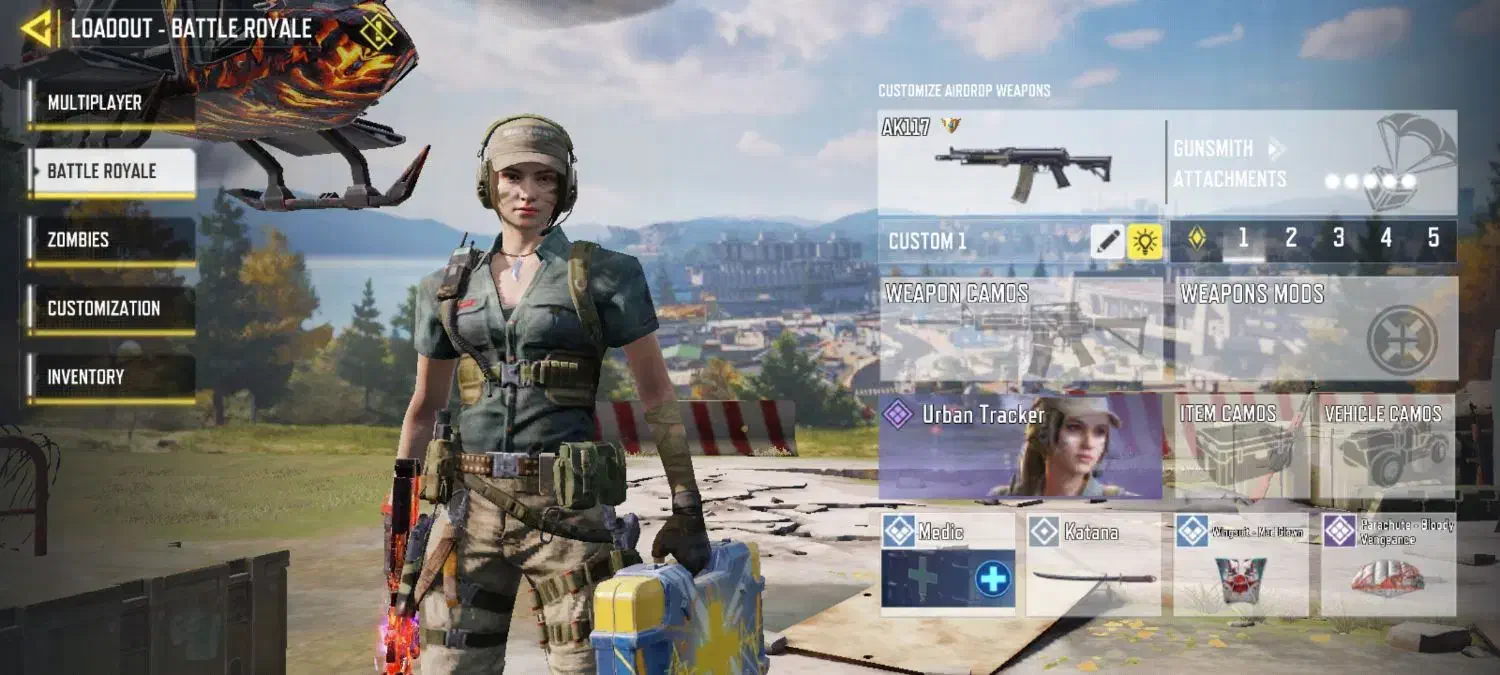Switch to the Zombies loadout tab
The image size is (1500, 675).
click(x=110, y=240)
